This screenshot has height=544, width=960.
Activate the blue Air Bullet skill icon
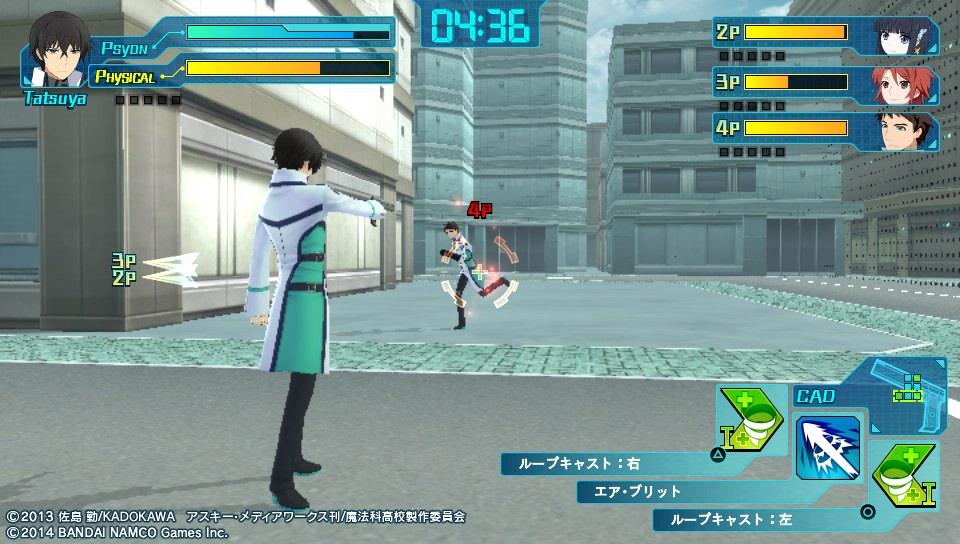pyautogui.click(x=828, y=447)
